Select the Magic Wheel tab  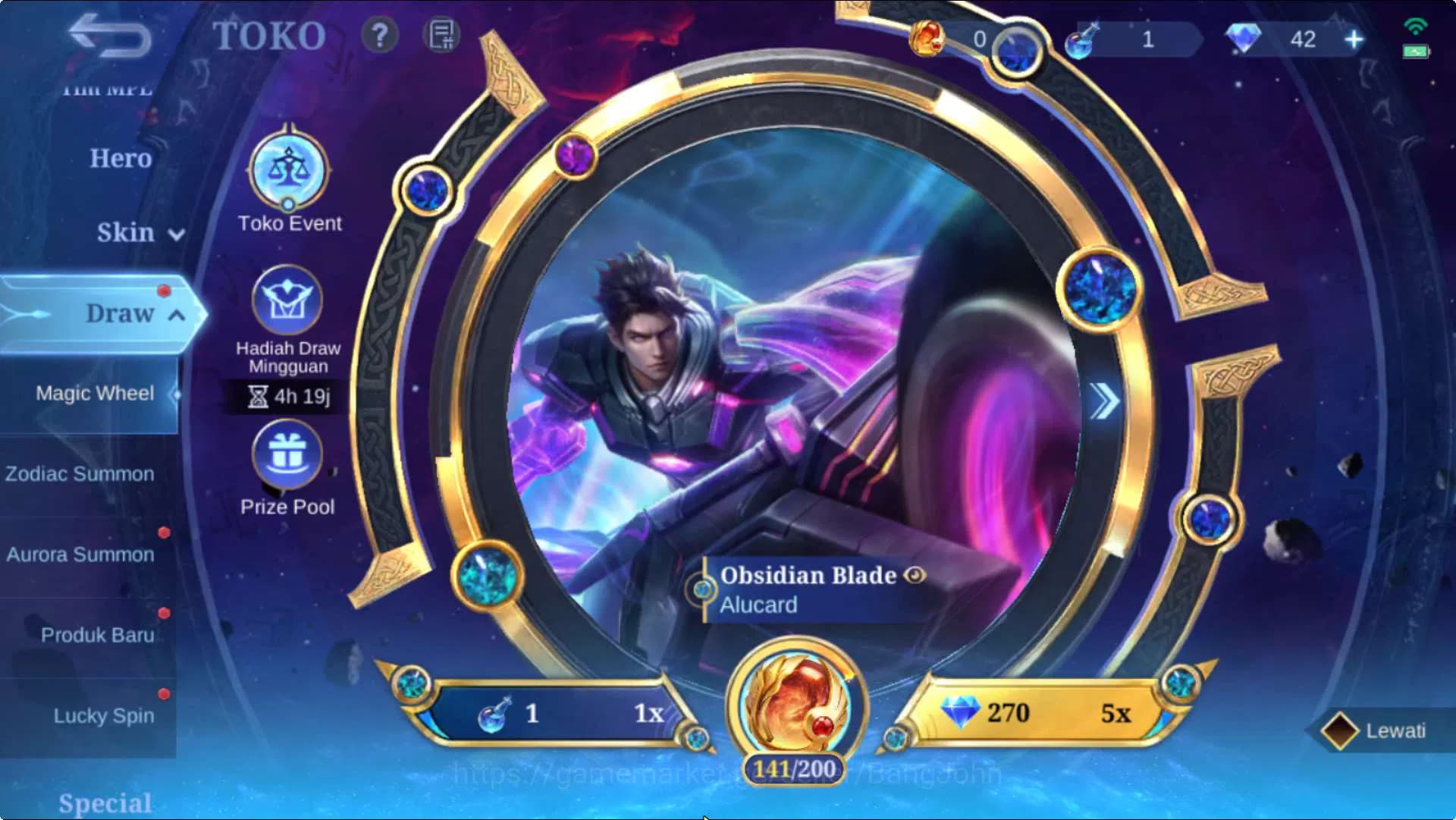click(x=94, y=393)
